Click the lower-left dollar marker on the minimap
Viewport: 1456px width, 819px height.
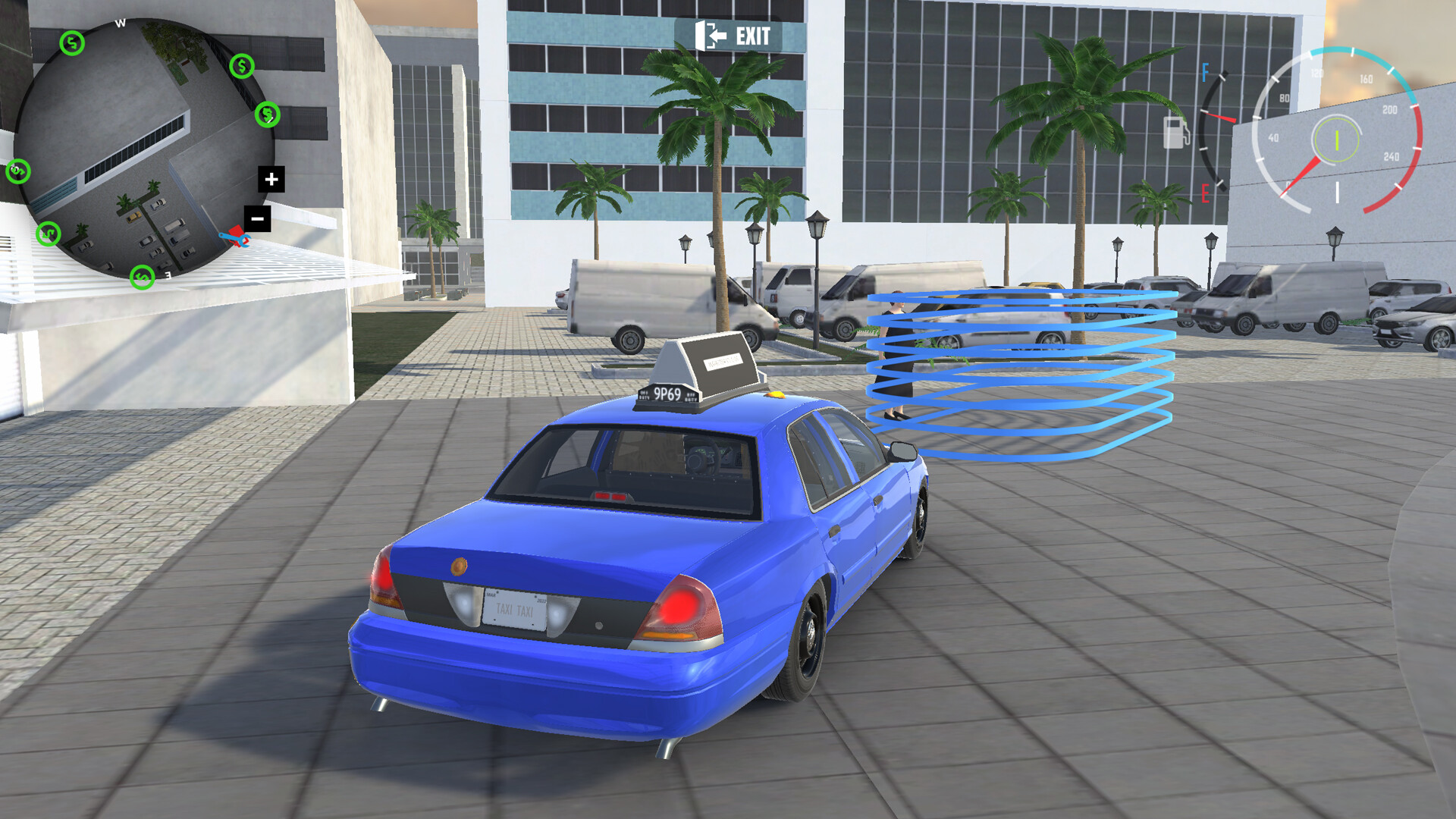coord(47,233)
